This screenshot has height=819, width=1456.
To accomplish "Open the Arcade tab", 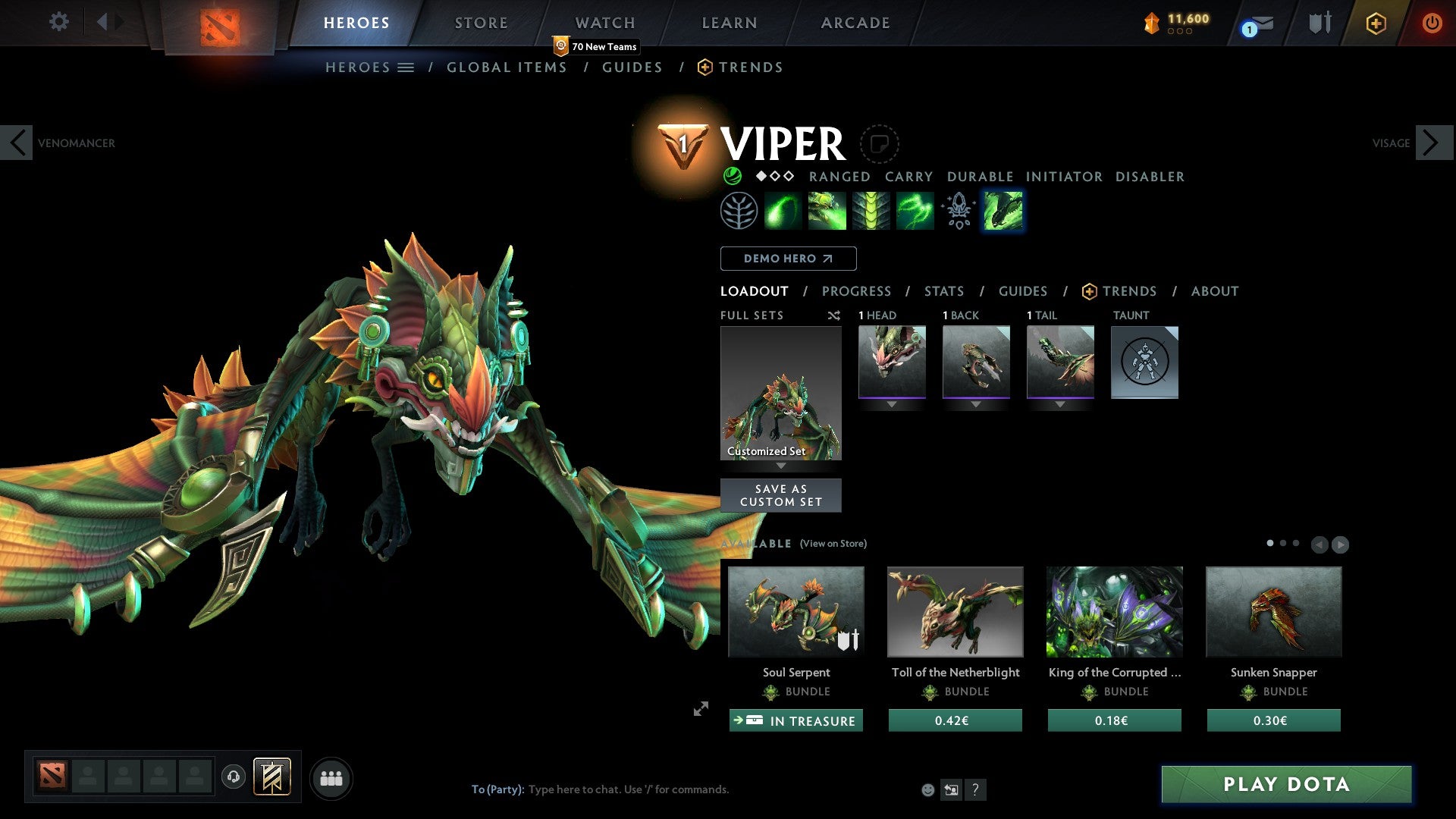I will pos(855,23).
